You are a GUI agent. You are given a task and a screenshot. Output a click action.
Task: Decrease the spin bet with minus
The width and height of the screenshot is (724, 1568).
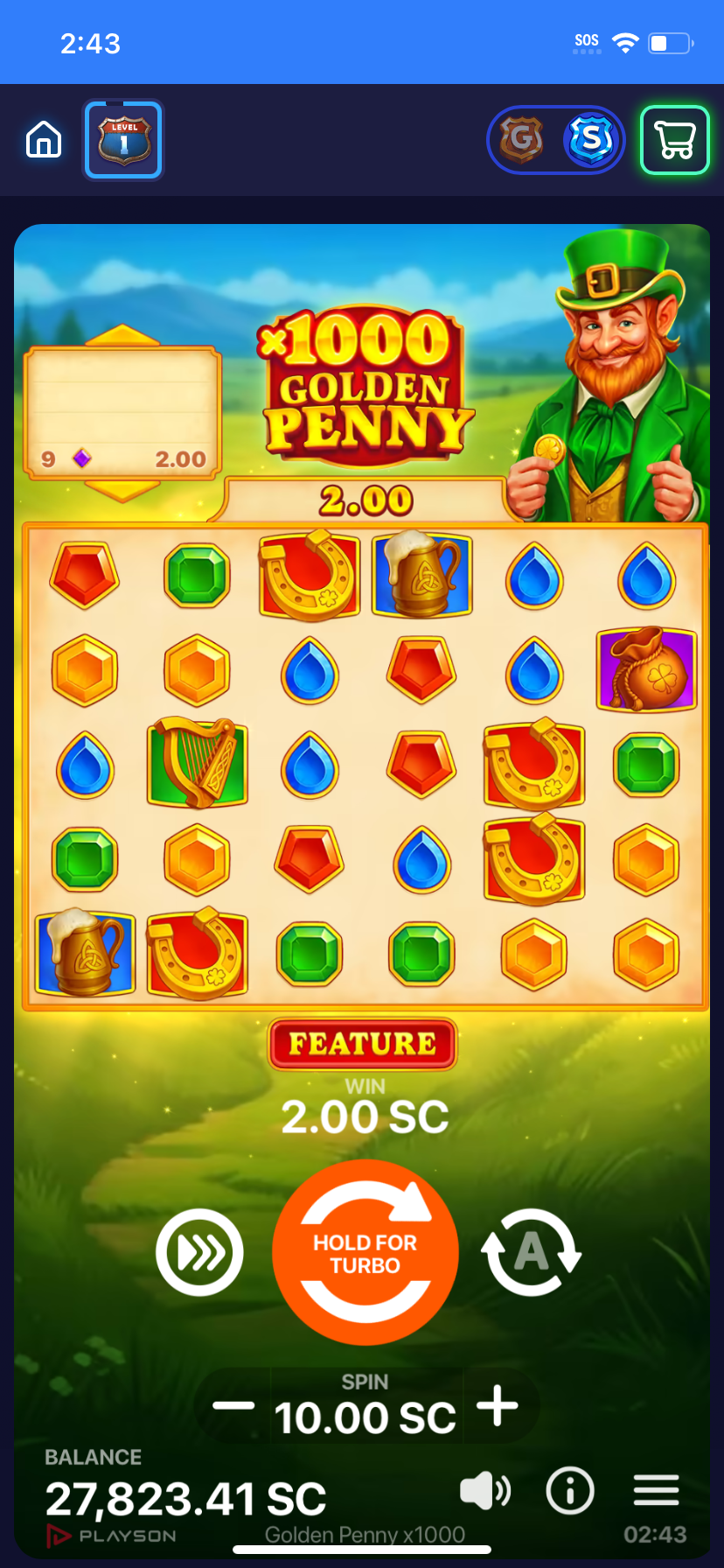(233, 1406)
